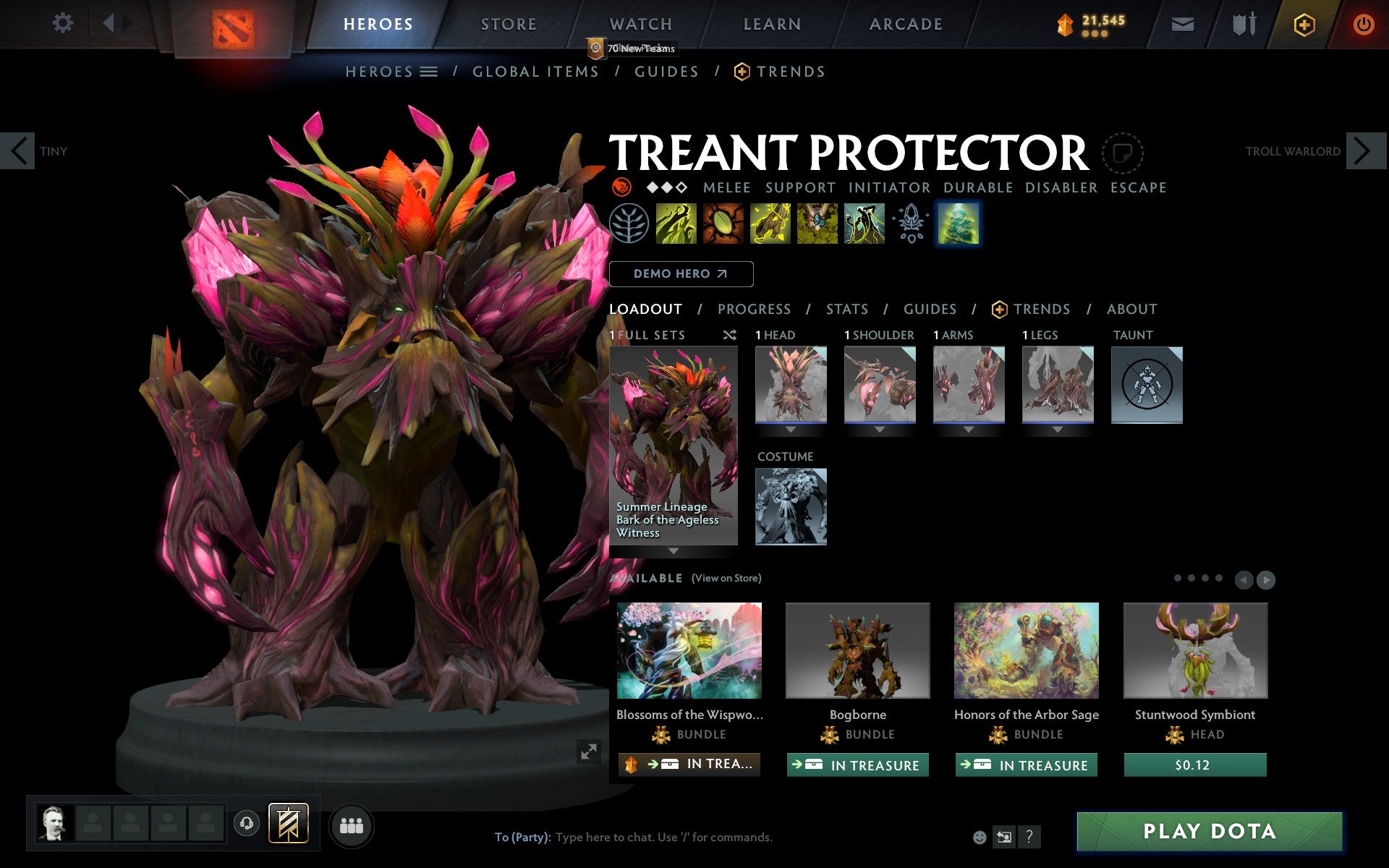The image size is (1389, 868).
Task: Open the settings gear icon
Action: pos(64,23)
